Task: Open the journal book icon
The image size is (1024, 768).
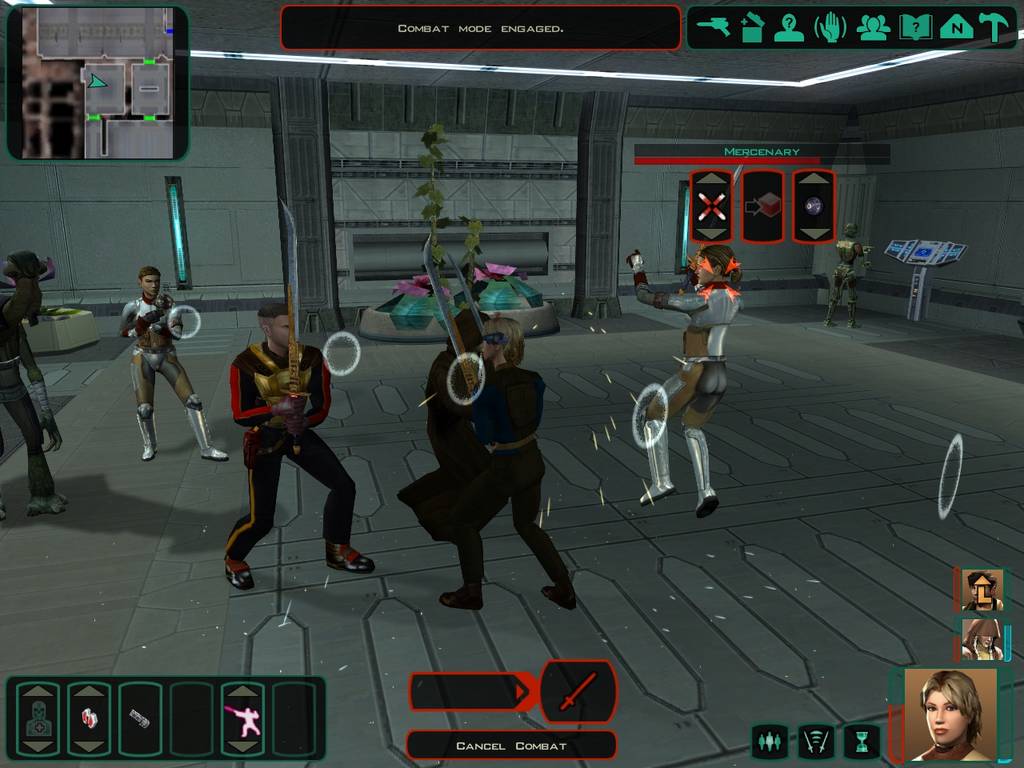Action: [x=915, y=27]
